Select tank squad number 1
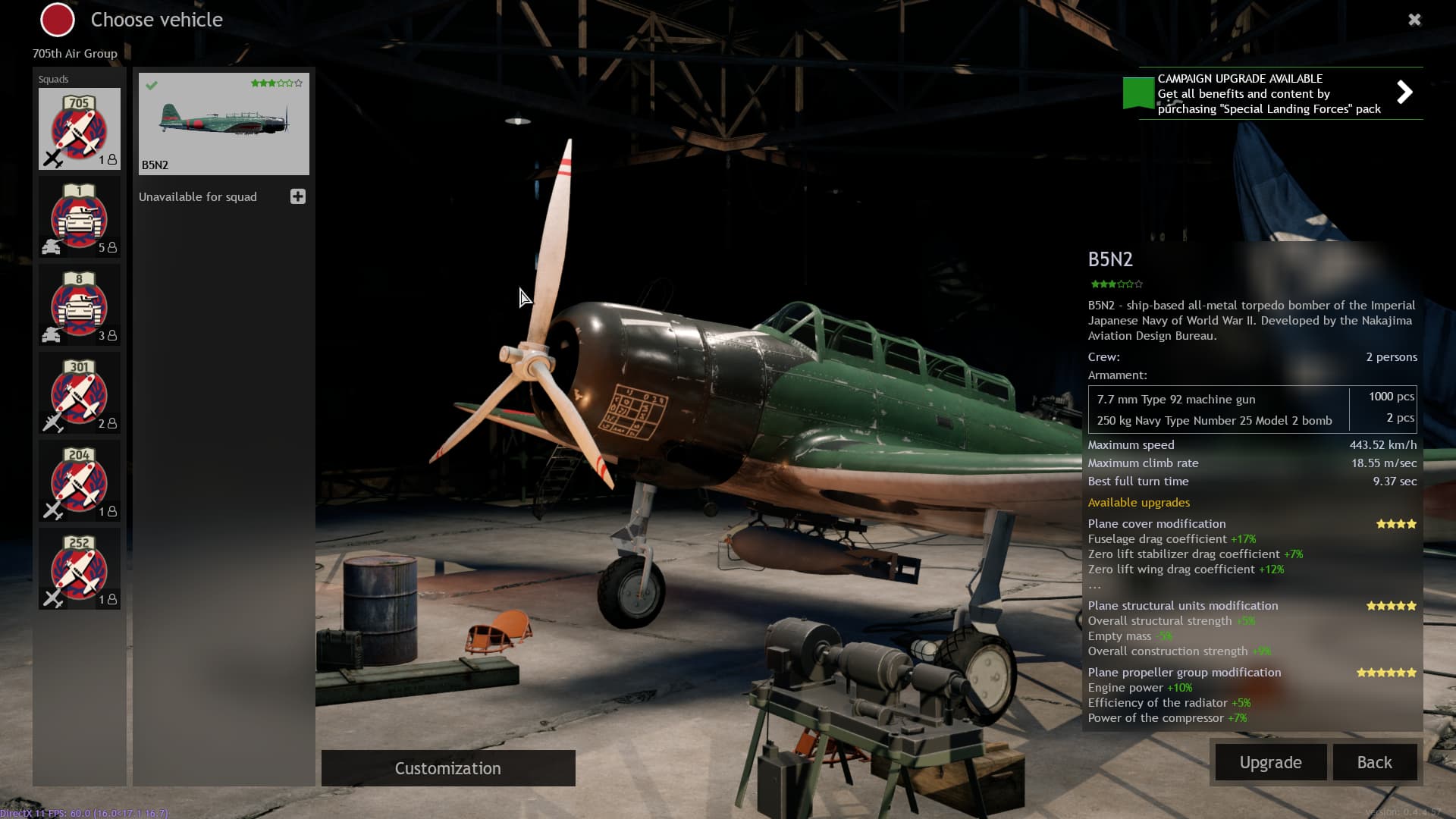Image resolution: width=1456 pixels, height=819 pixels. point(80,218)
